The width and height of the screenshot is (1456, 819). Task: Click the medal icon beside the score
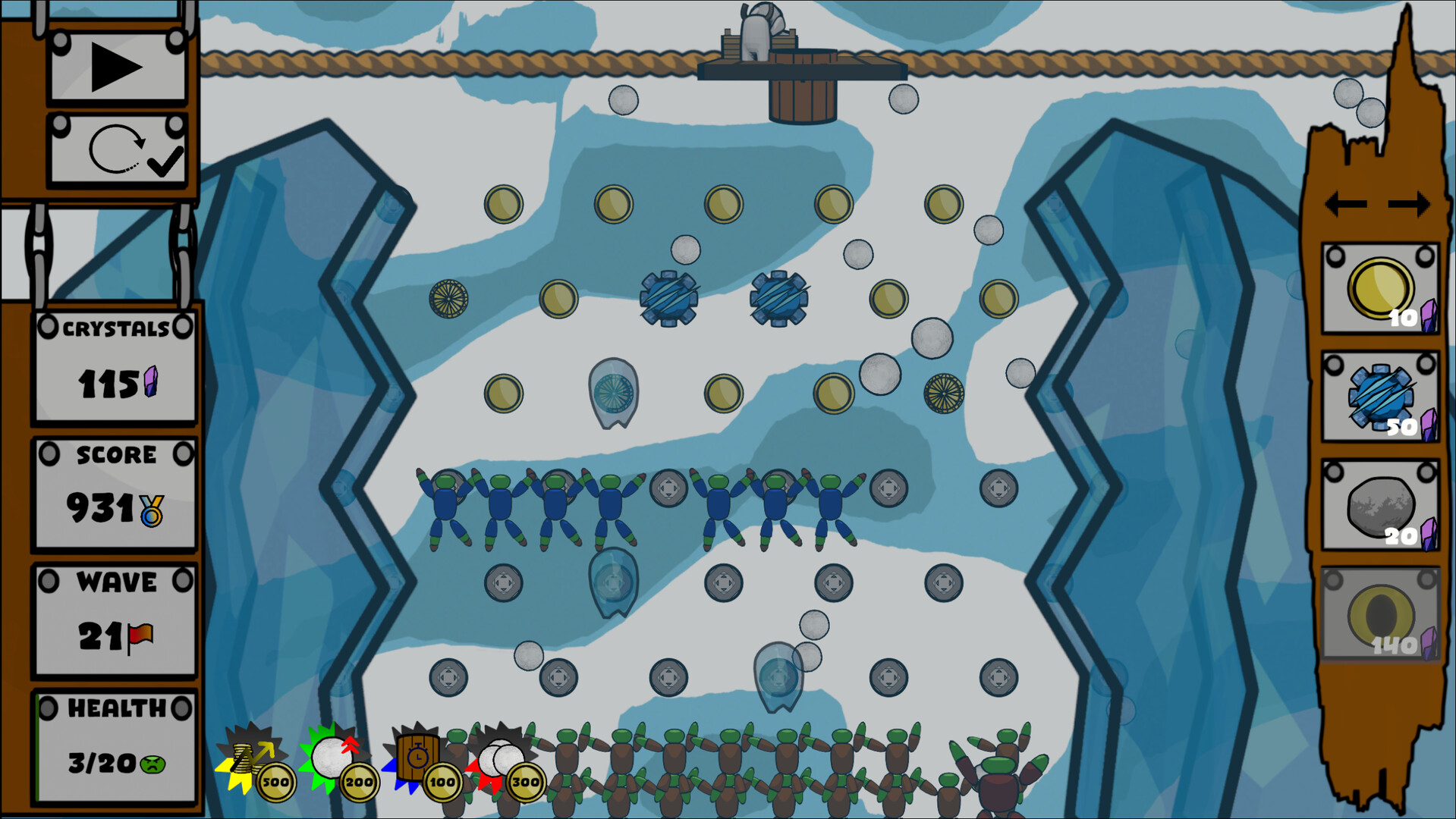pos(153,510)
